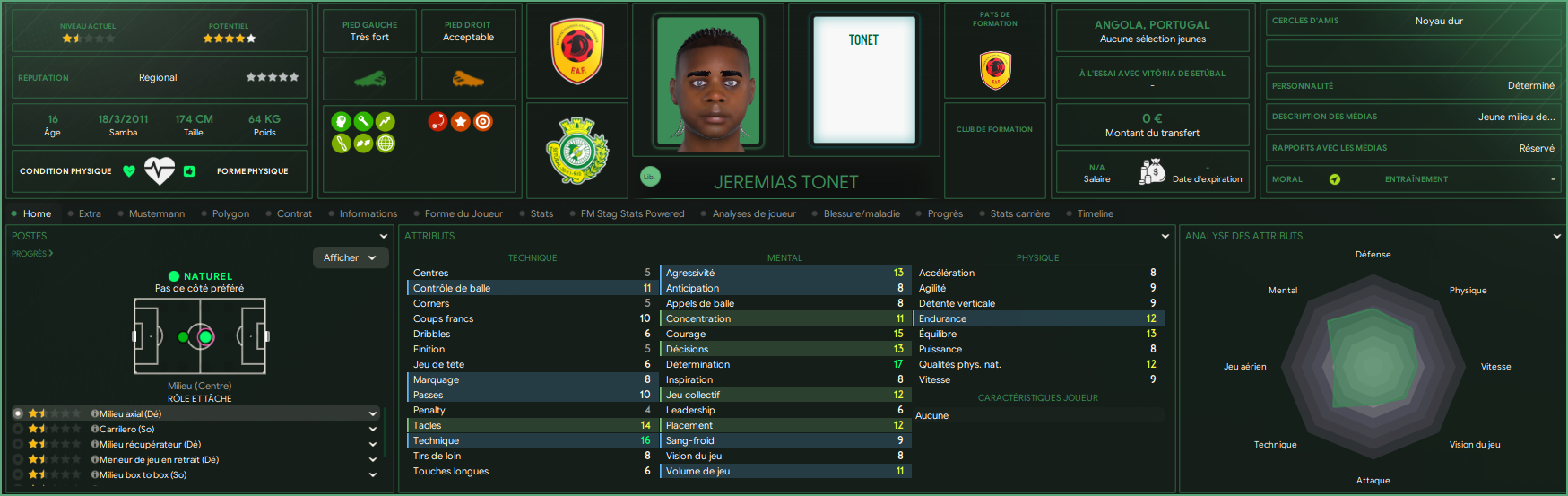The image size is (1568, 496).
Task: Pick the Meneur de jeu en retrait role
Action: point(159,459)
